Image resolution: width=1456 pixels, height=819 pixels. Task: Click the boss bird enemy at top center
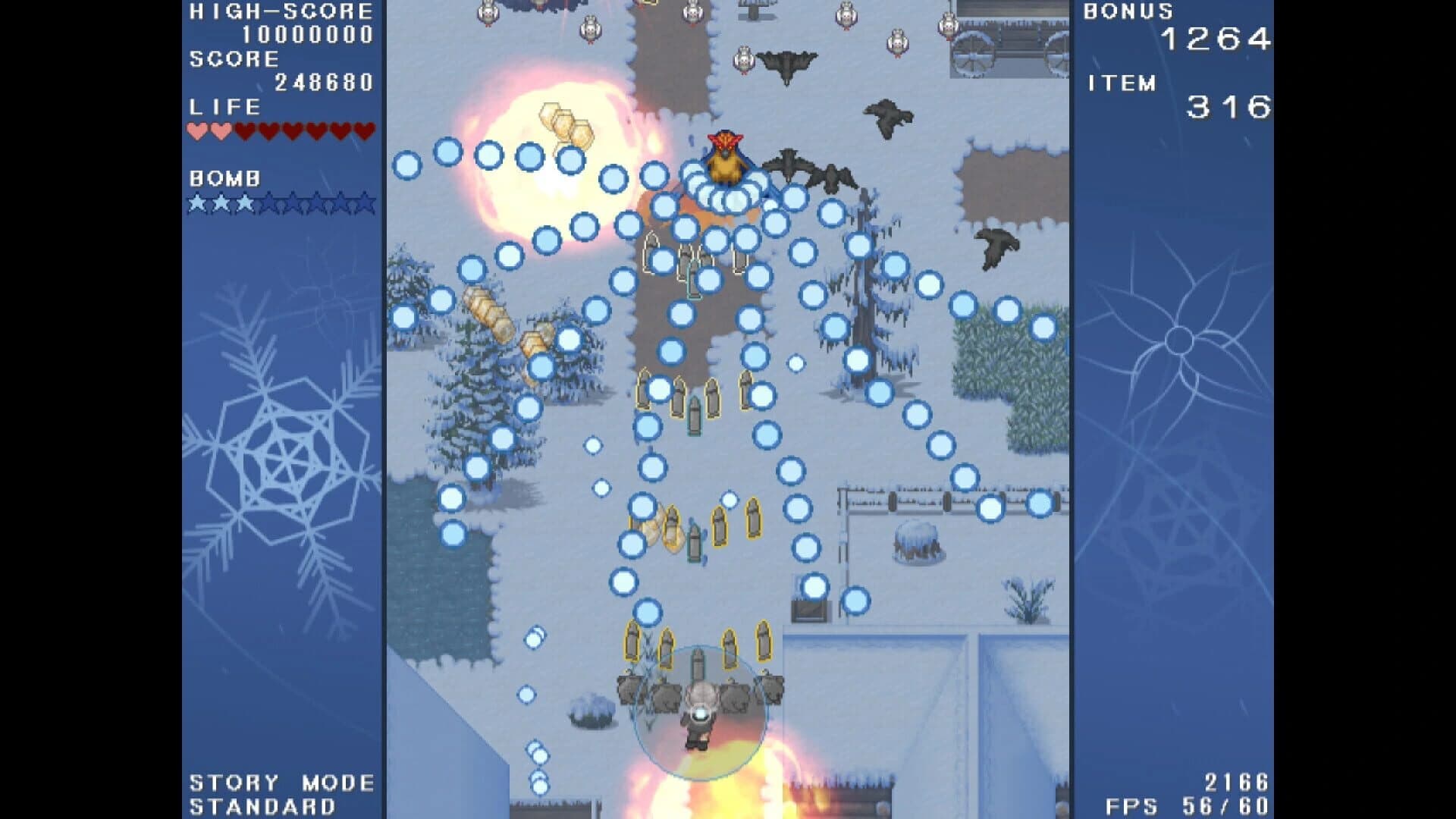tap(727, 157)
